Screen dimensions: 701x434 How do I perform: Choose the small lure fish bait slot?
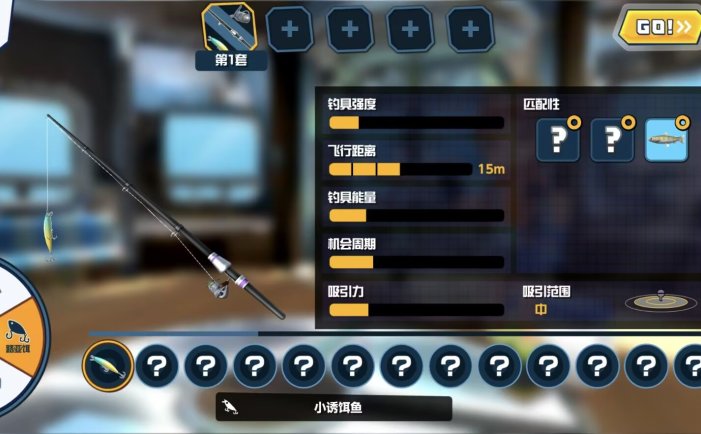[107, 366]
